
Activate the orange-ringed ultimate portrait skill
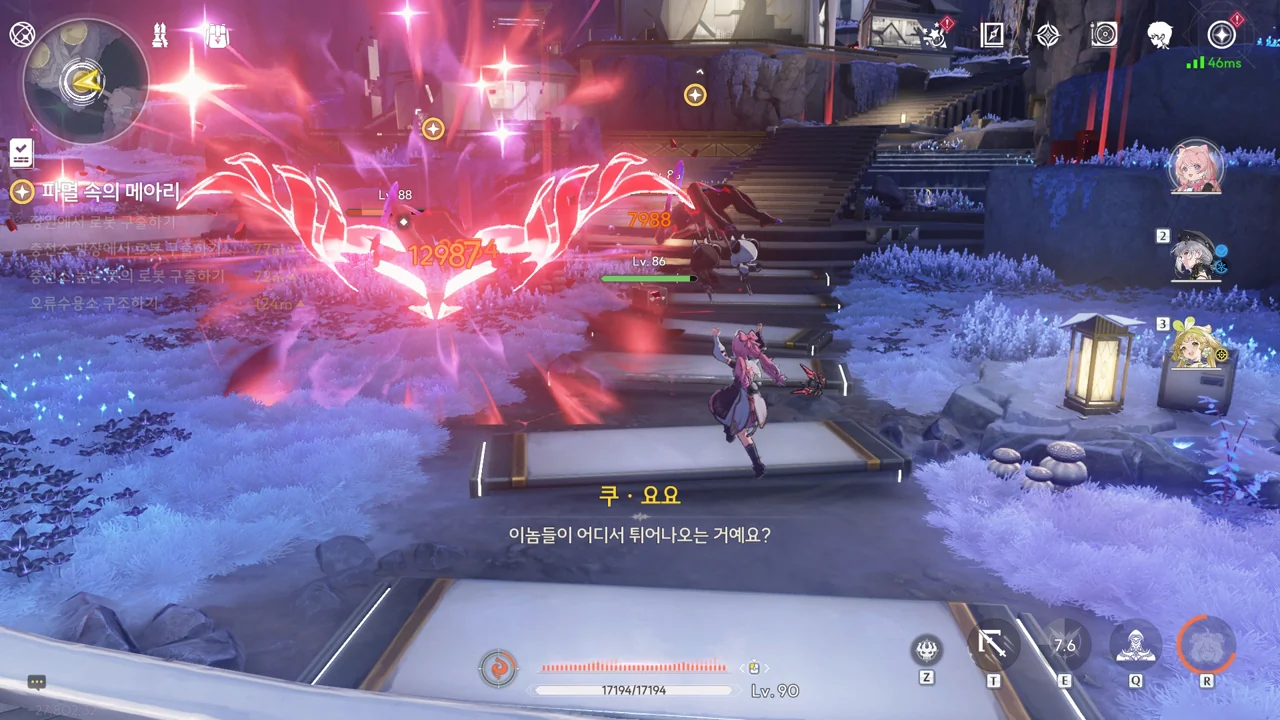coord(1206,645)
